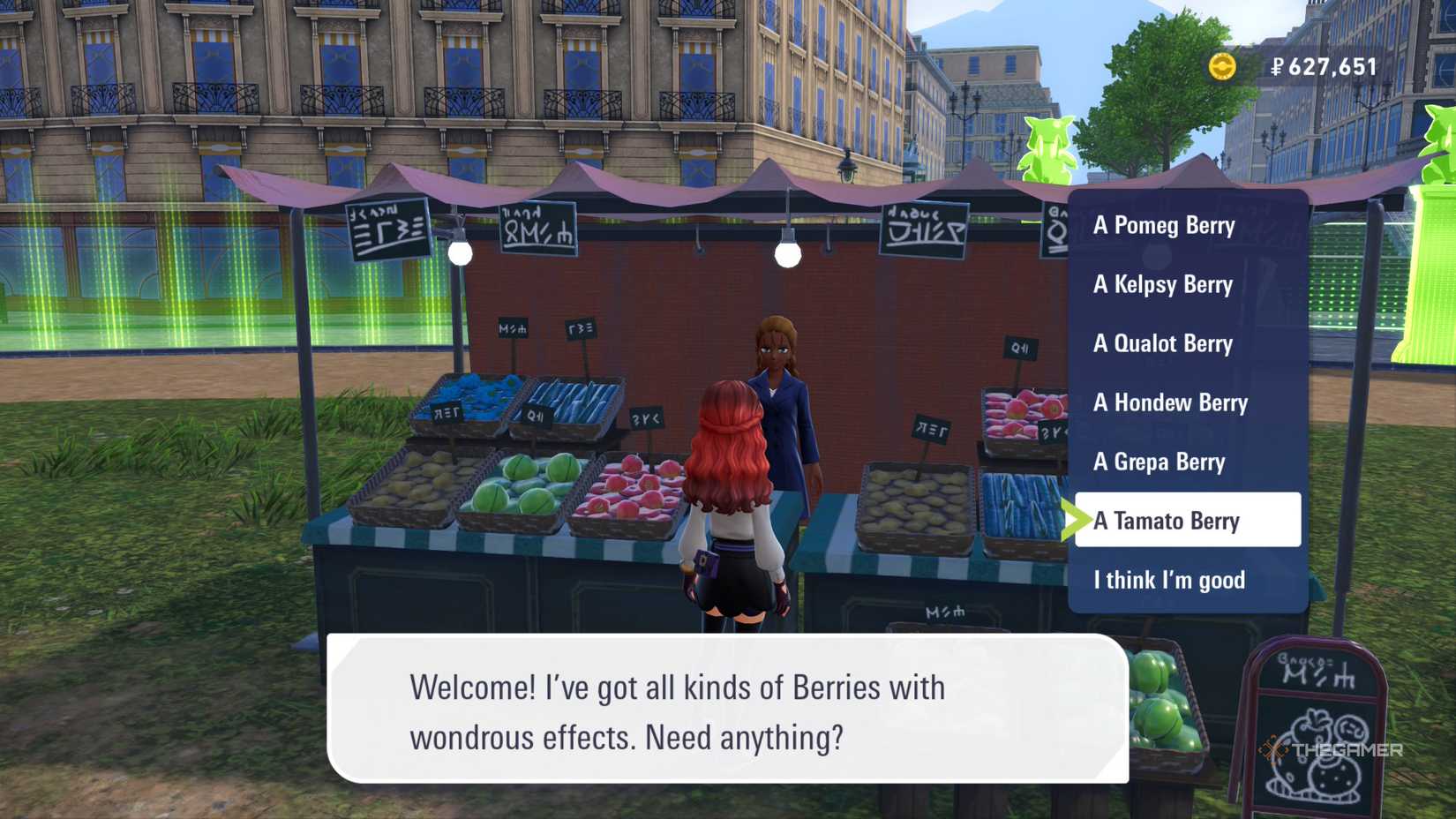Buy a Hondew Berry
Viewport: 1456px width, 819px height.
1170,402
